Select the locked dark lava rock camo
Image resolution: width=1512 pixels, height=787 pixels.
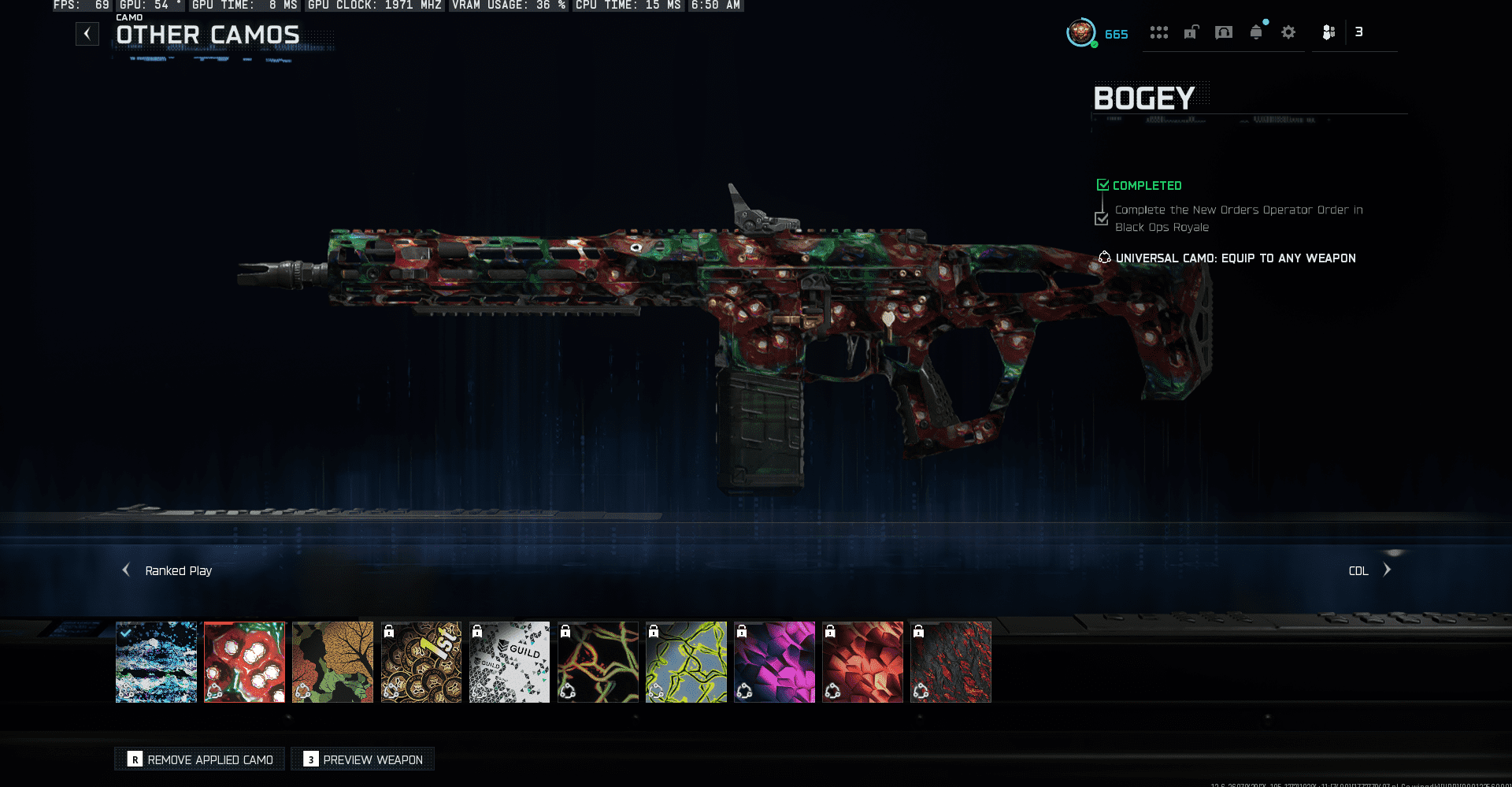point(951,662)
